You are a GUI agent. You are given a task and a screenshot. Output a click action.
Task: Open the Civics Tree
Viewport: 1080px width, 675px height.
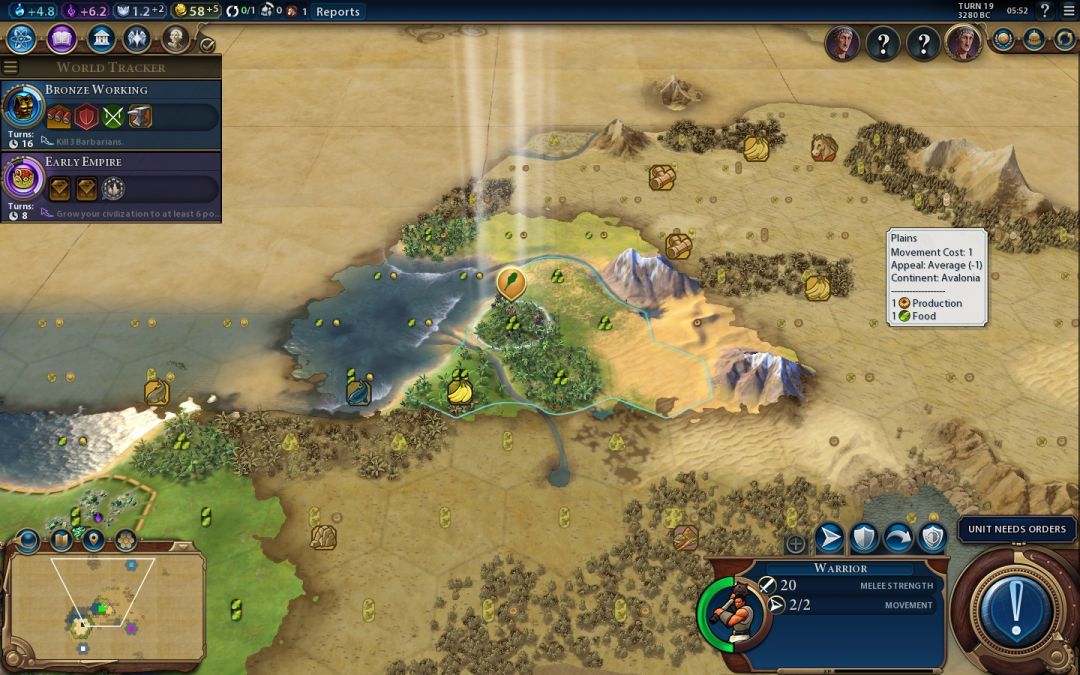61,39
